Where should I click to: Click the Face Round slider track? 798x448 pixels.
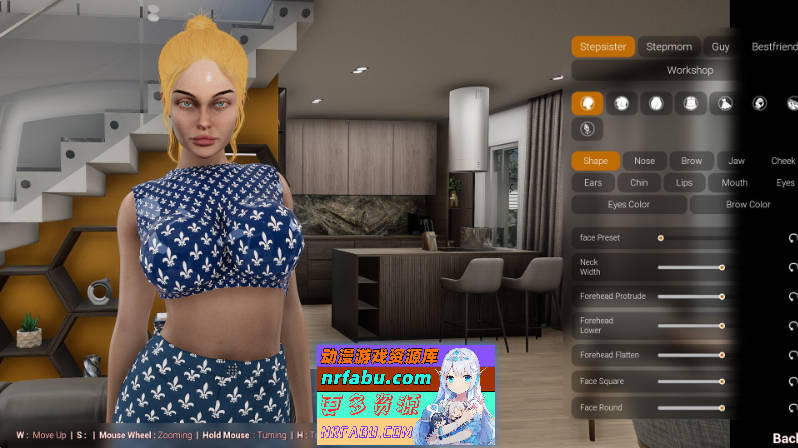tap(689, 408)
